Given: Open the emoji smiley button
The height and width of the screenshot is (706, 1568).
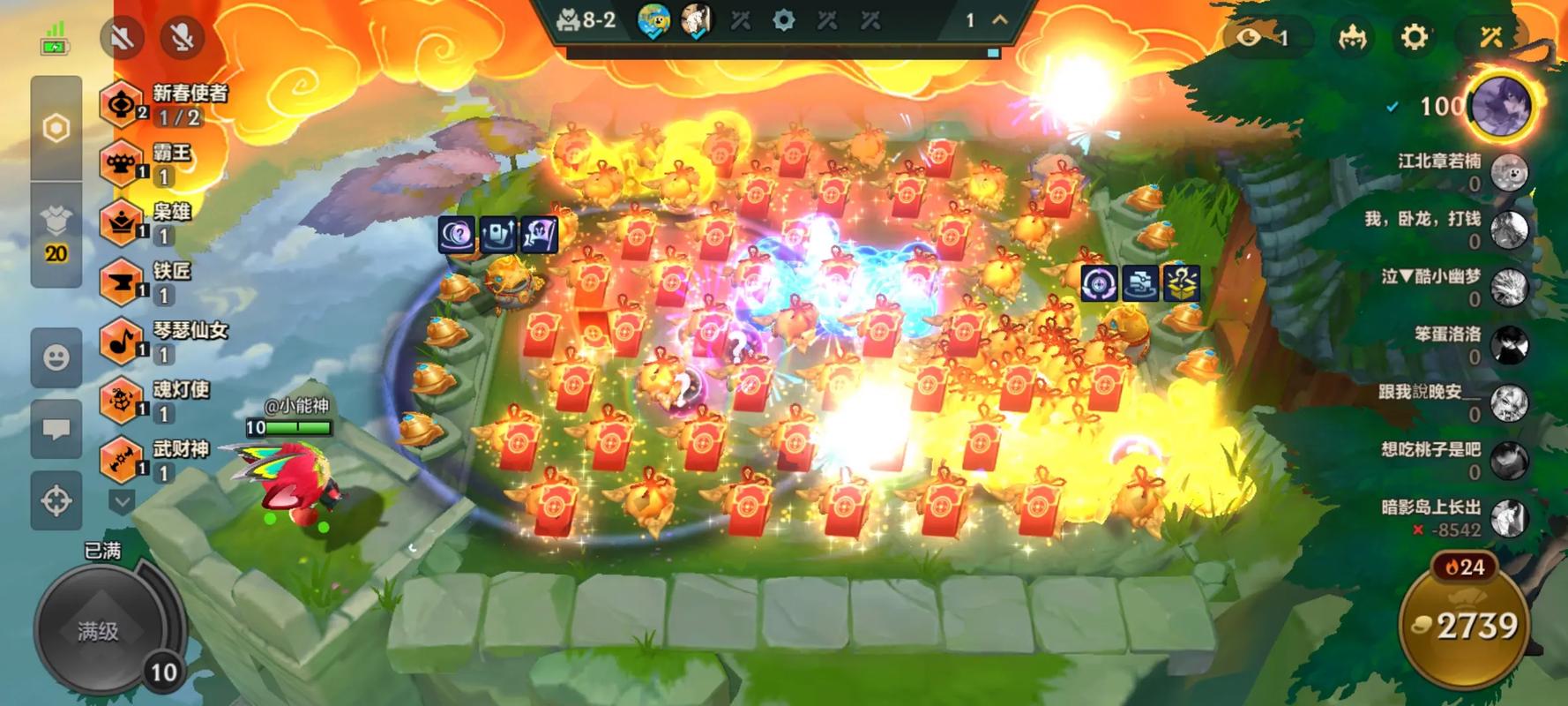Looking at the screenshot, I should pyautogui.click(x=56, y=357).
